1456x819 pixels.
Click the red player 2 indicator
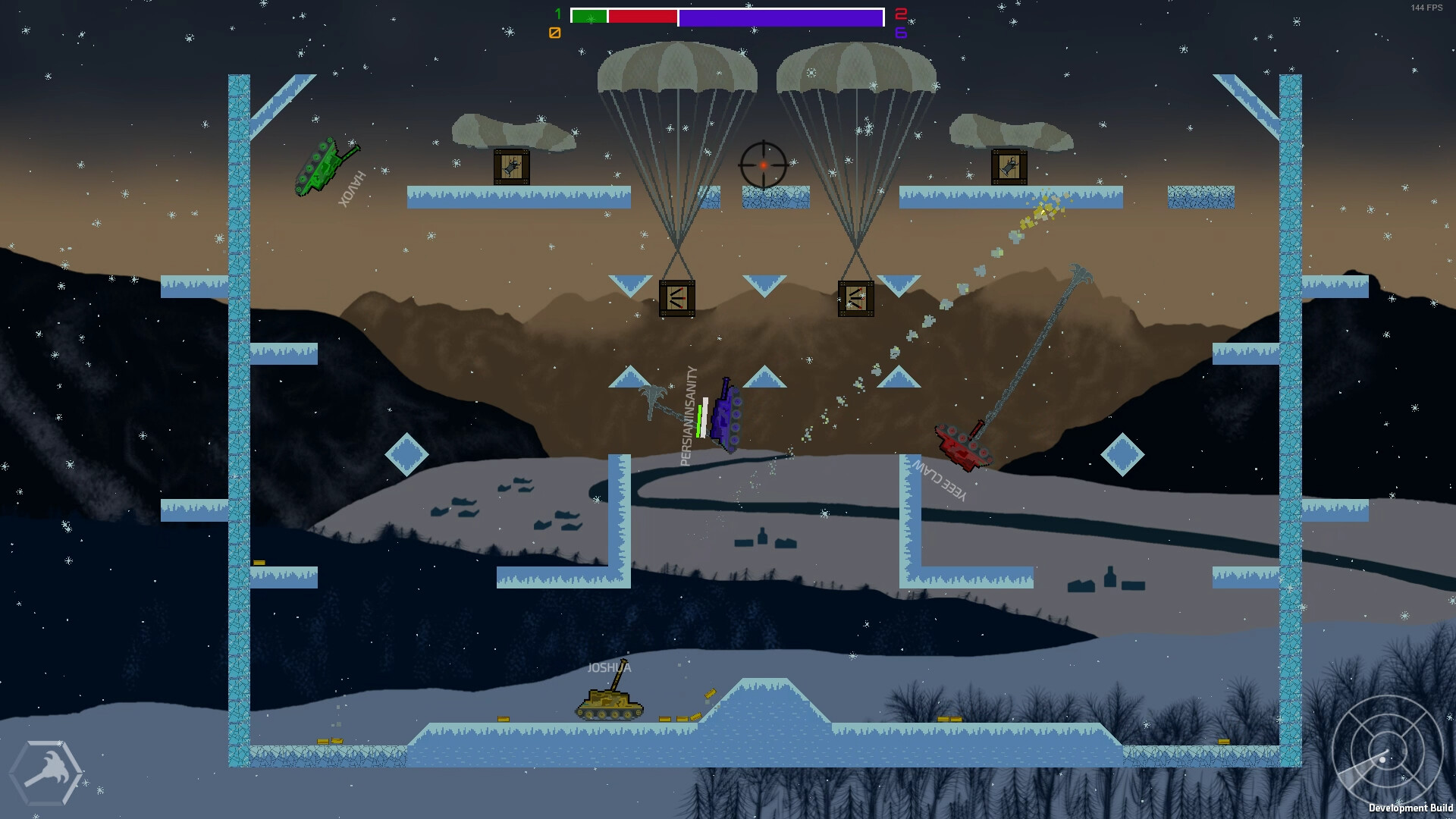[899, 14]
